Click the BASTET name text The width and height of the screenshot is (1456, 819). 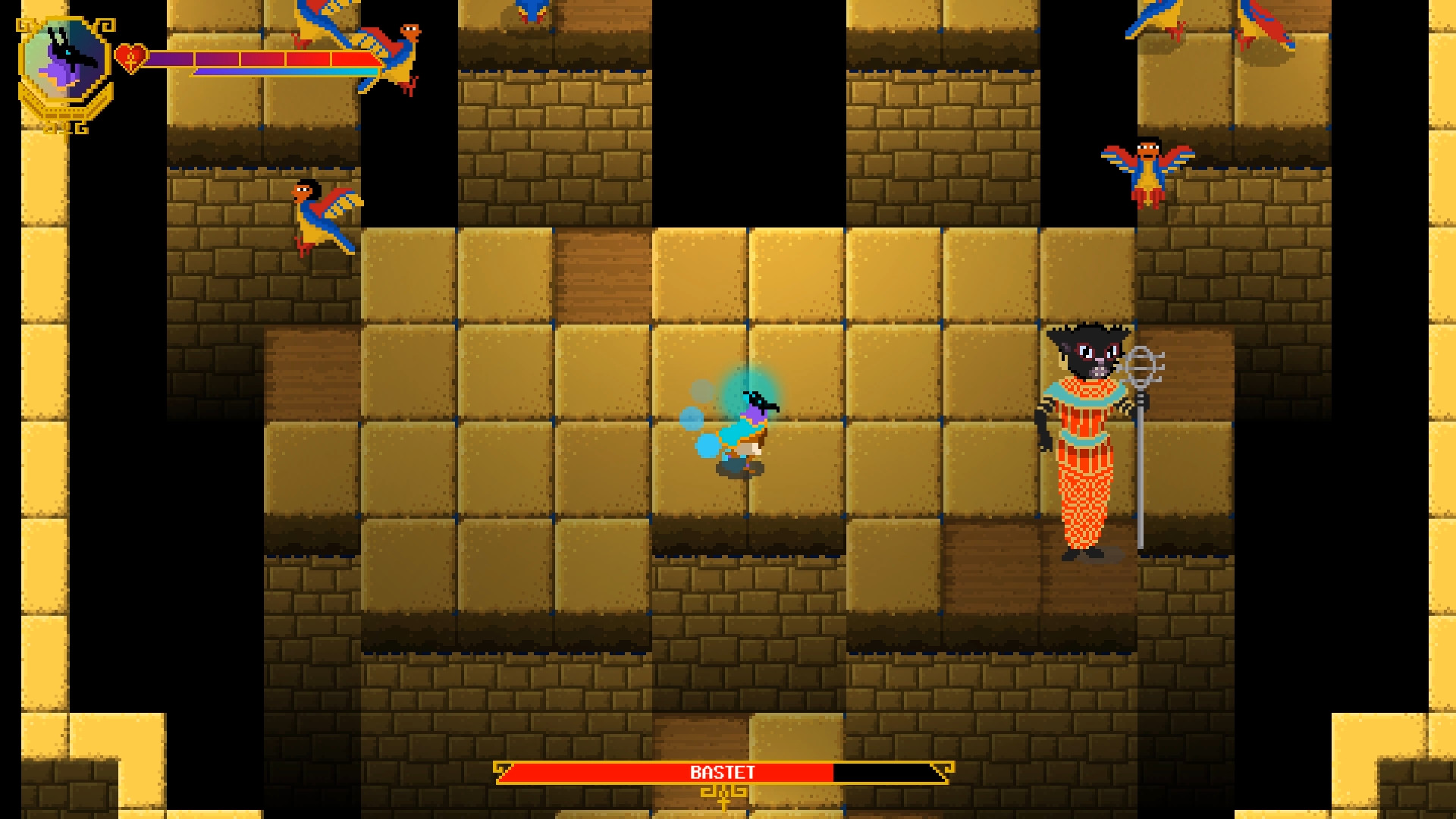pyautogui.click(x=720, y=772)
